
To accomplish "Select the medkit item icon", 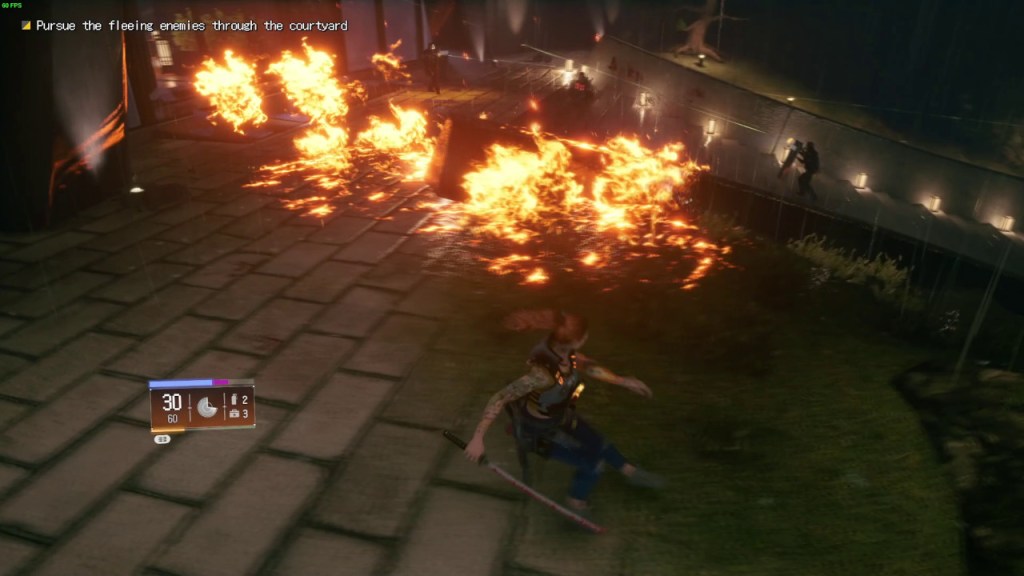I will (234, 412).
